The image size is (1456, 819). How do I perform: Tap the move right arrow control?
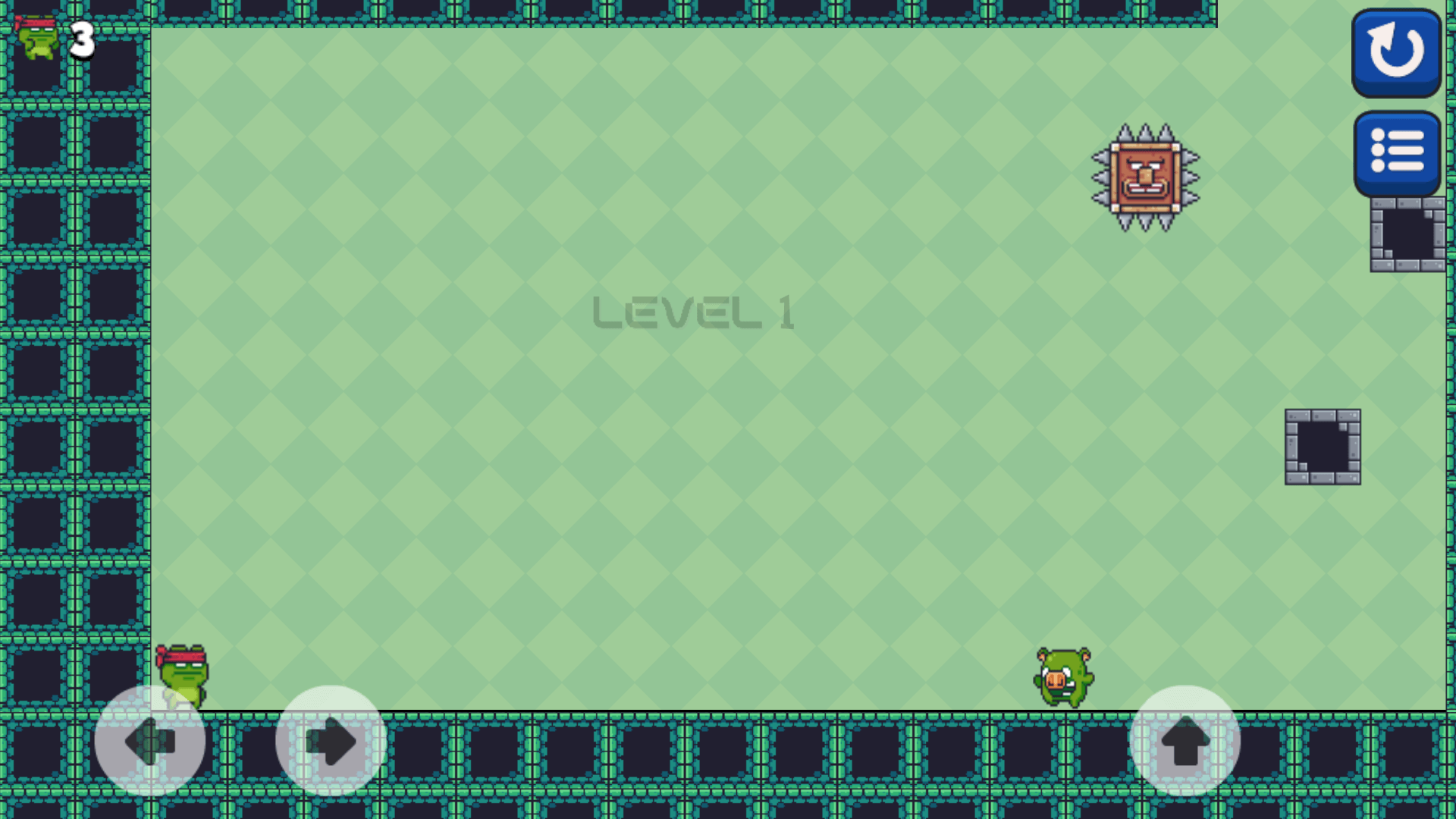coord(331,740)
